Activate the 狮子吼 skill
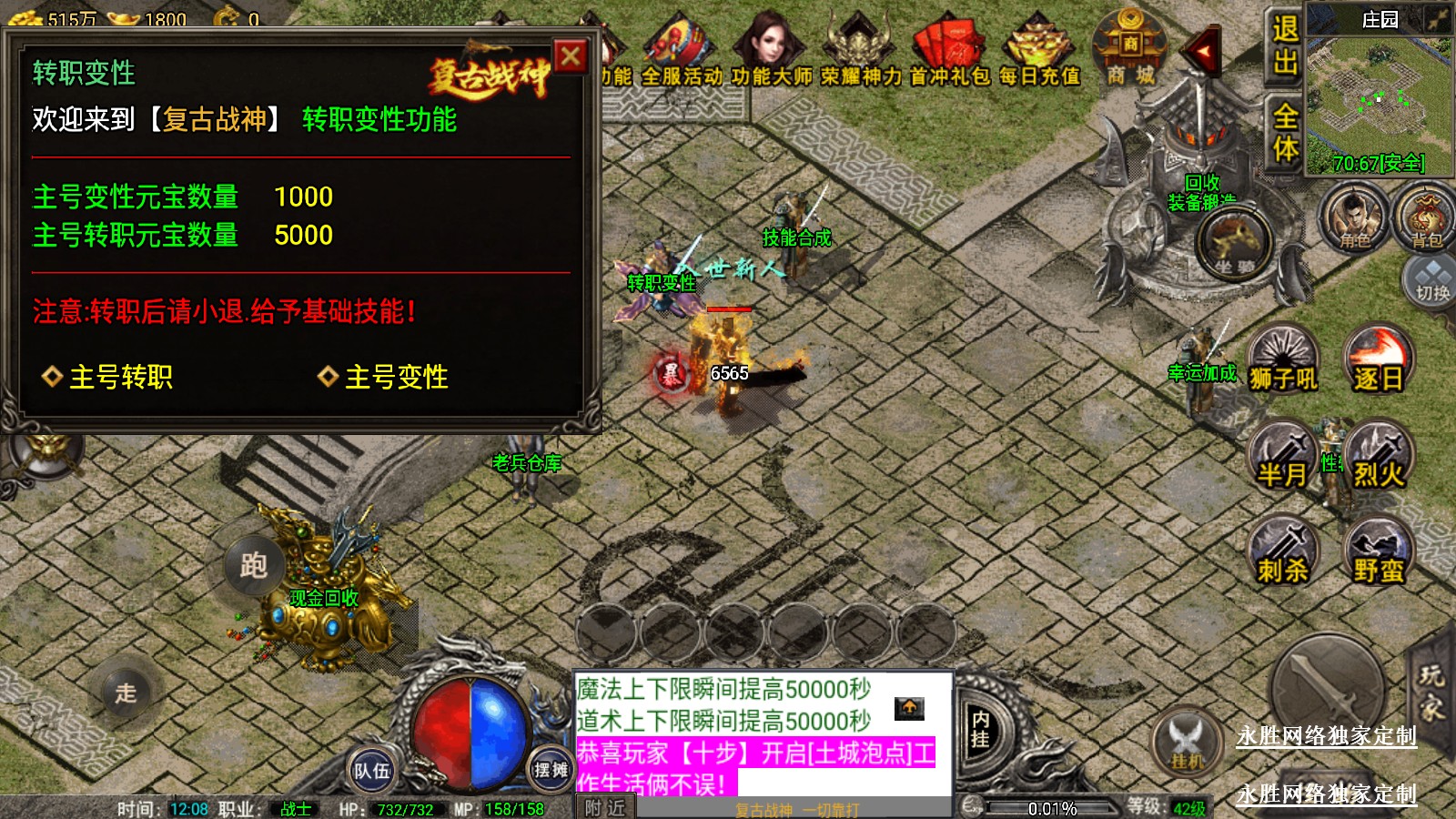Viewport: 1456px width, 819px height. [1282, 361]
